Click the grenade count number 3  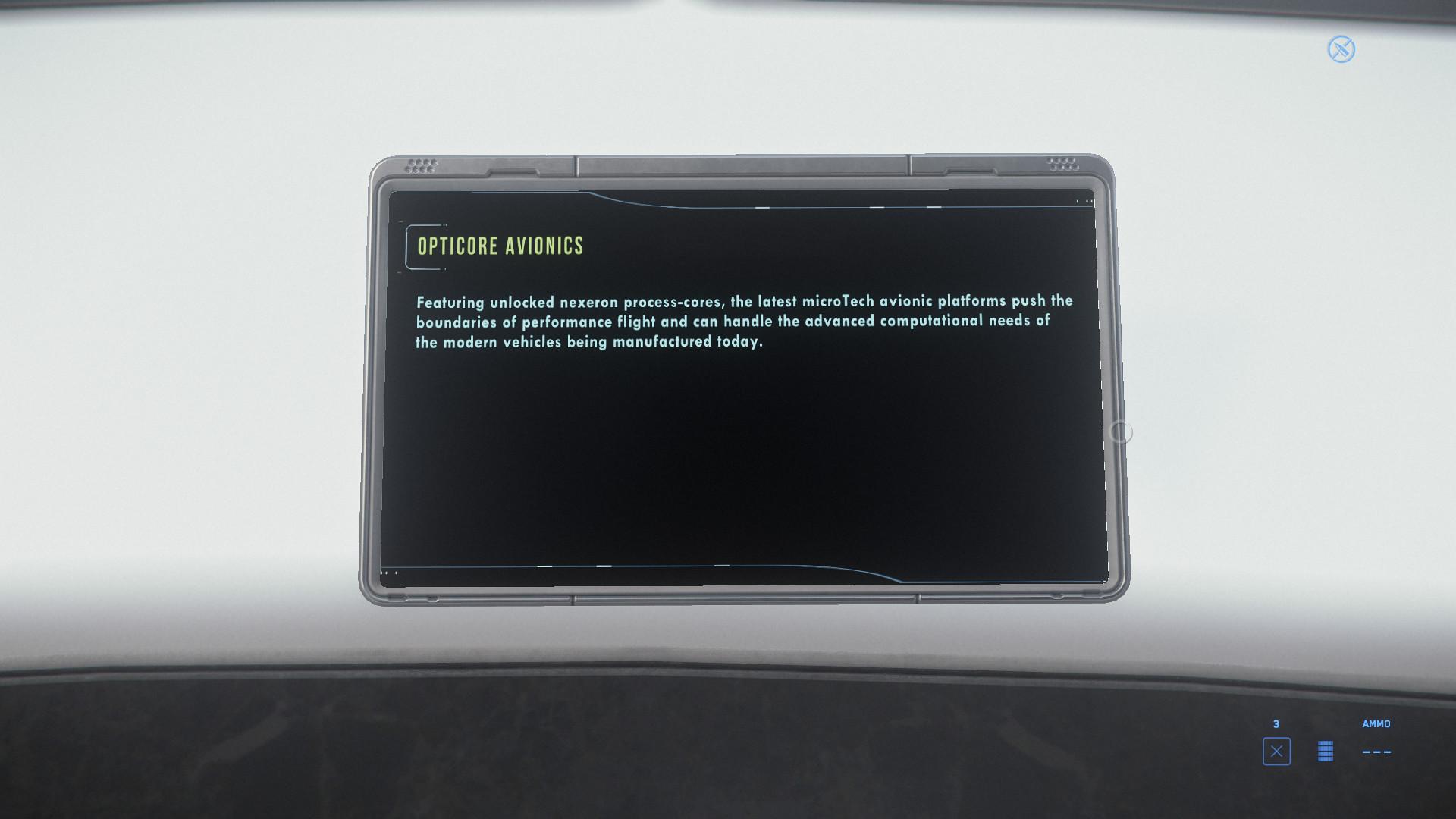coord(1278,723)
